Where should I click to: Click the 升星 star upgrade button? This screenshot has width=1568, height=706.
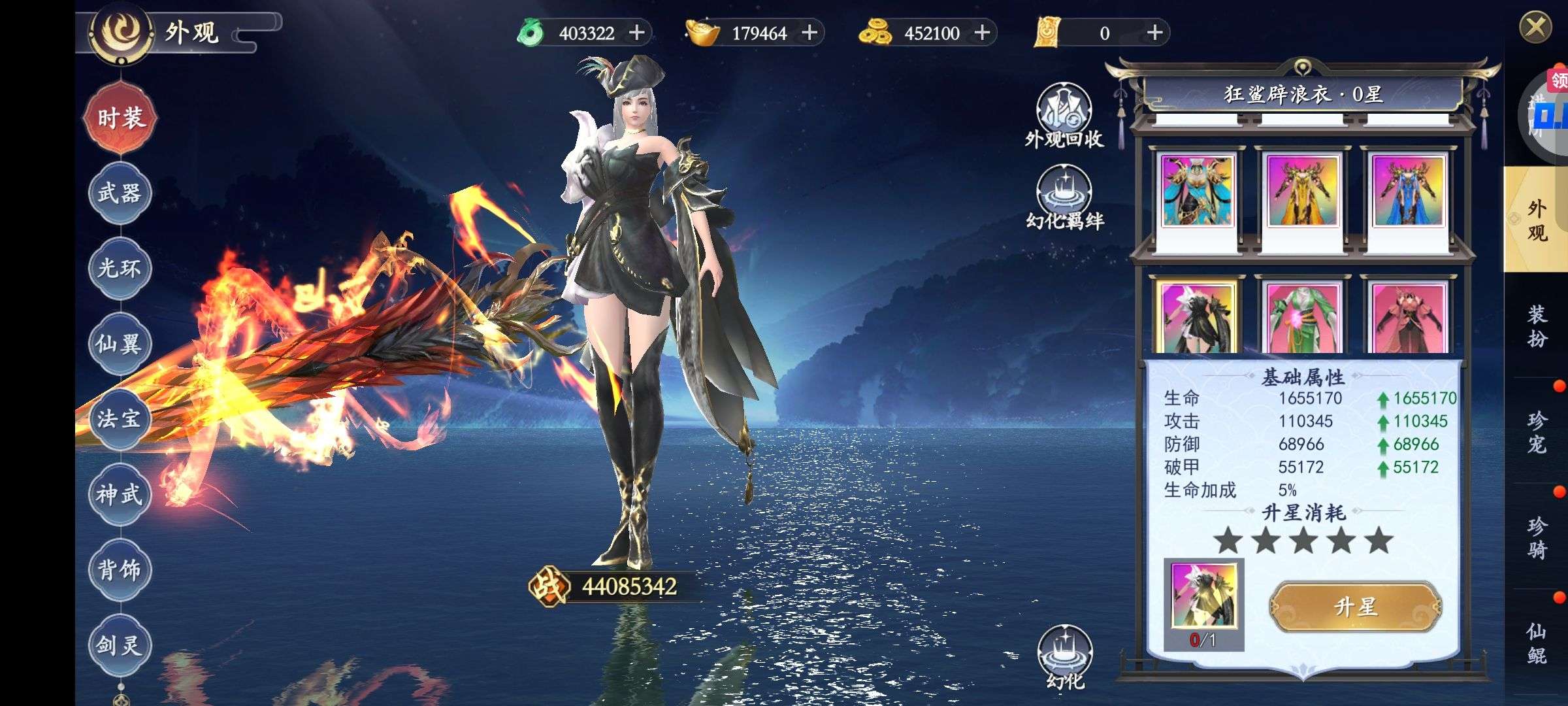1355,607
